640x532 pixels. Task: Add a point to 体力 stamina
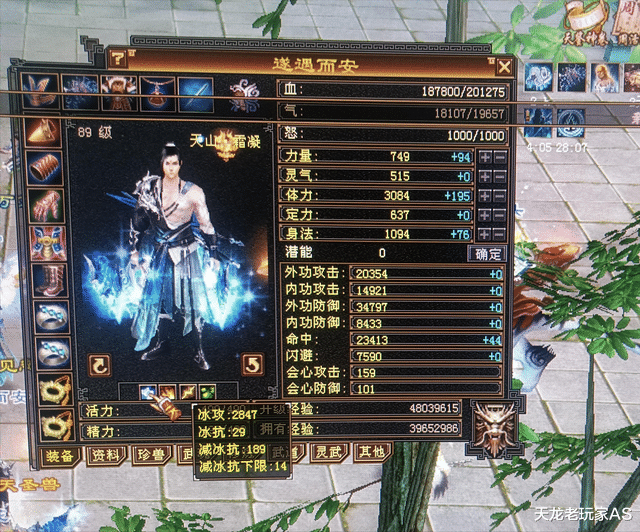(x=485, y=195)
